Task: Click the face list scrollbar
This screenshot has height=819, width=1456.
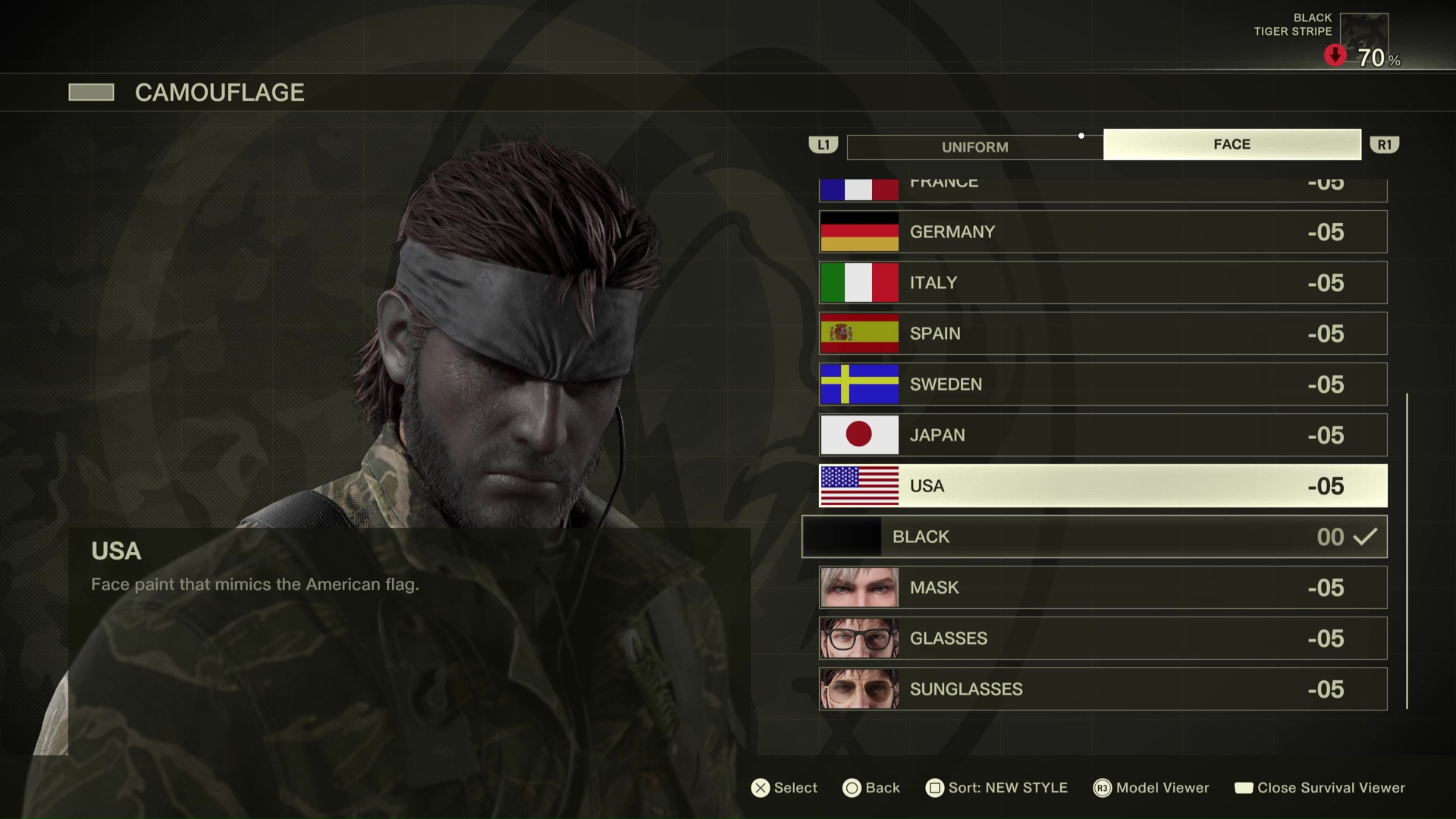Action: 1407,551
